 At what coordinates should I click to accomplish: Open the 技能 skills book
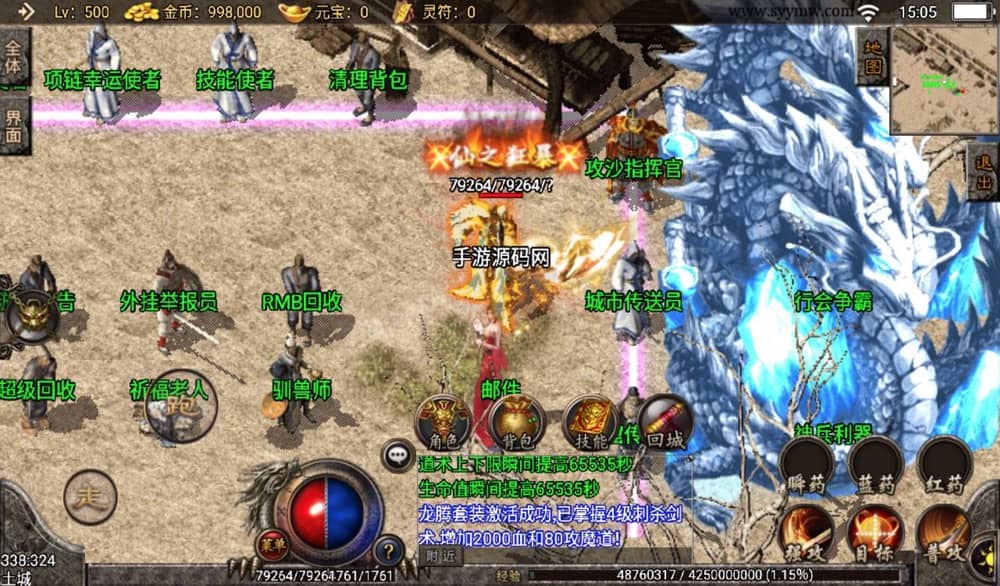tap(591, 422)
